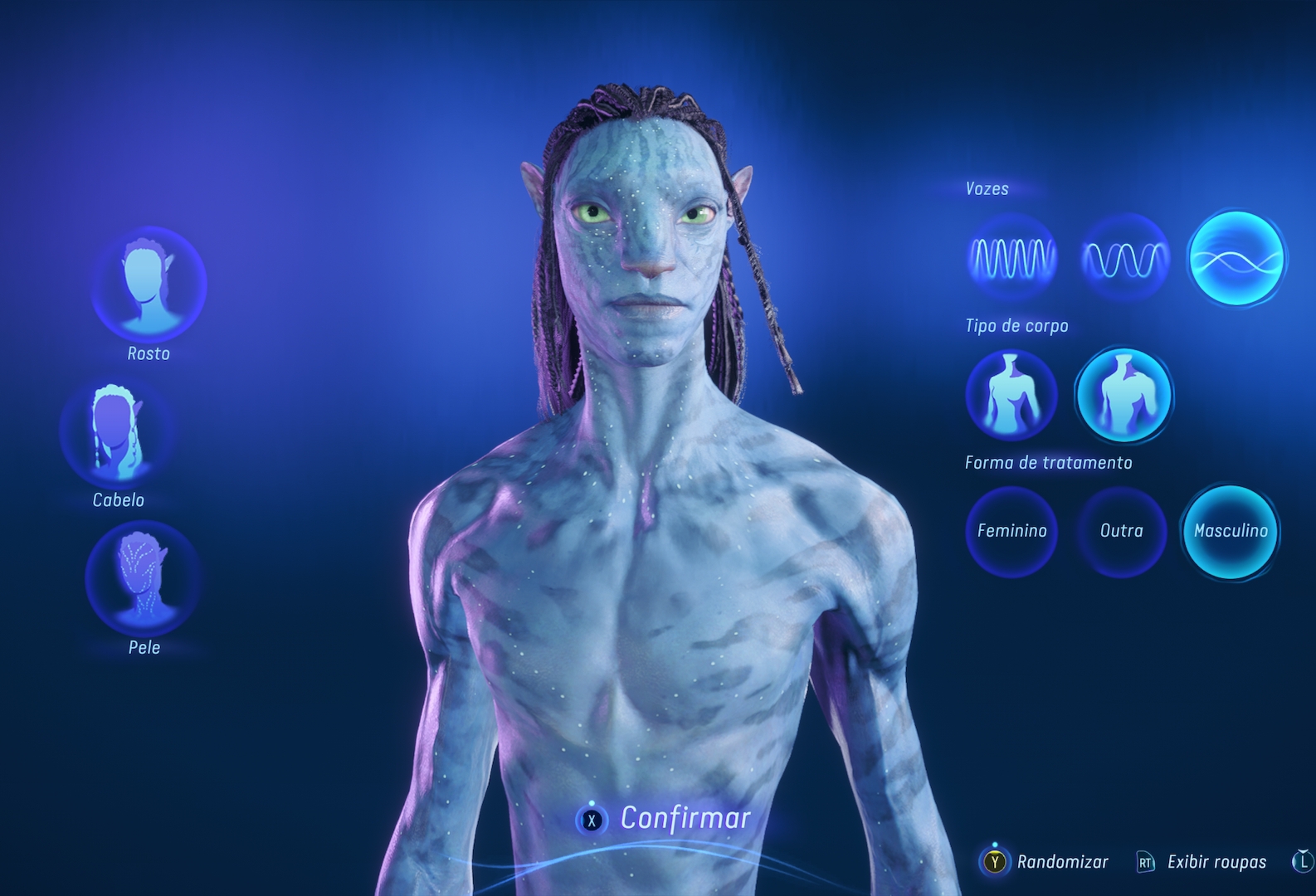Viewport: 1316px width, 896px height.
Task: Set form of address to Masculino
Action: point(1231,531)
